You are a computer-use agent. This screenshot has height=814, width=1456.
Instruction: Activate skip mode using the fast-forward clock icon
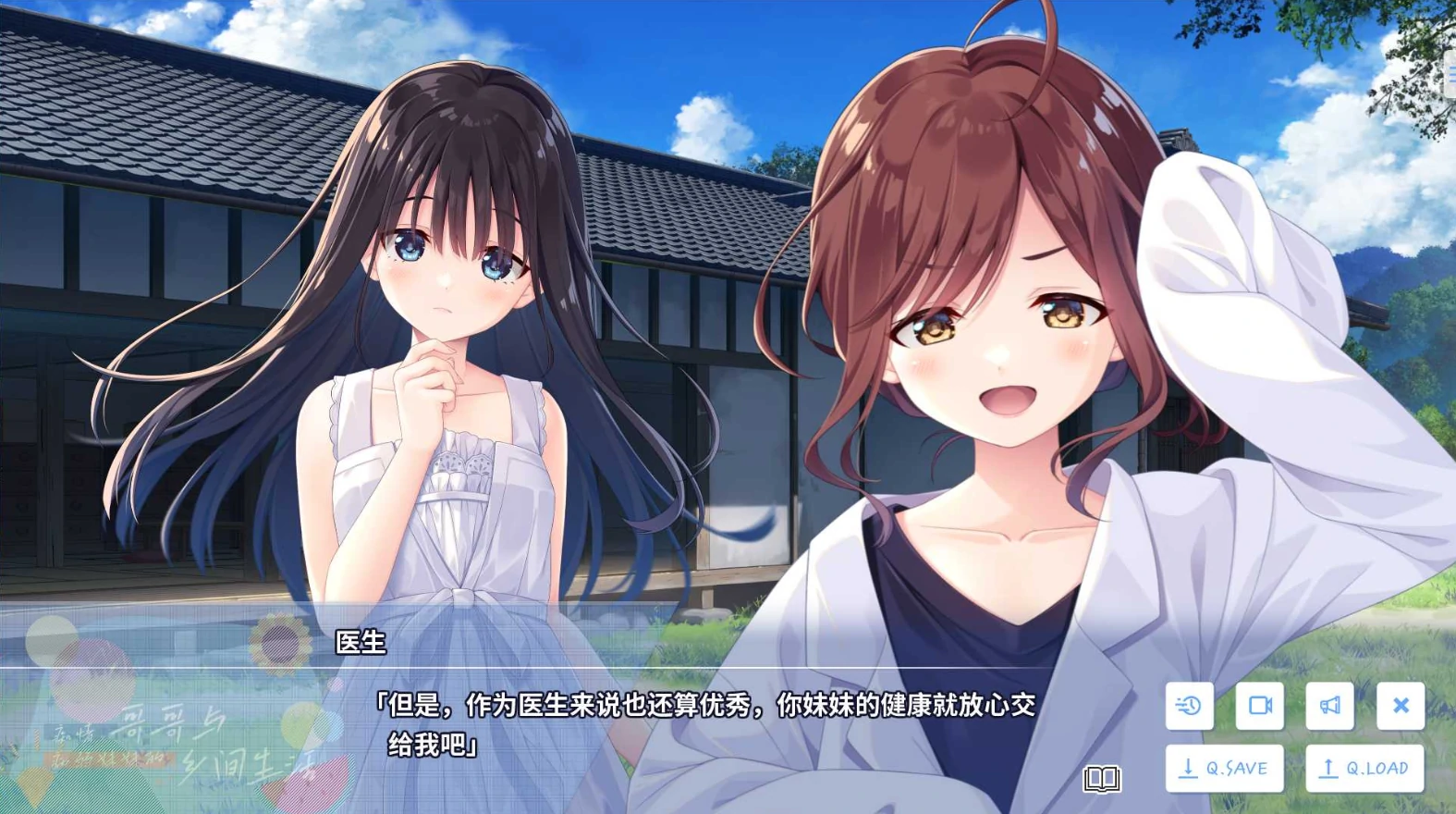1190,706
